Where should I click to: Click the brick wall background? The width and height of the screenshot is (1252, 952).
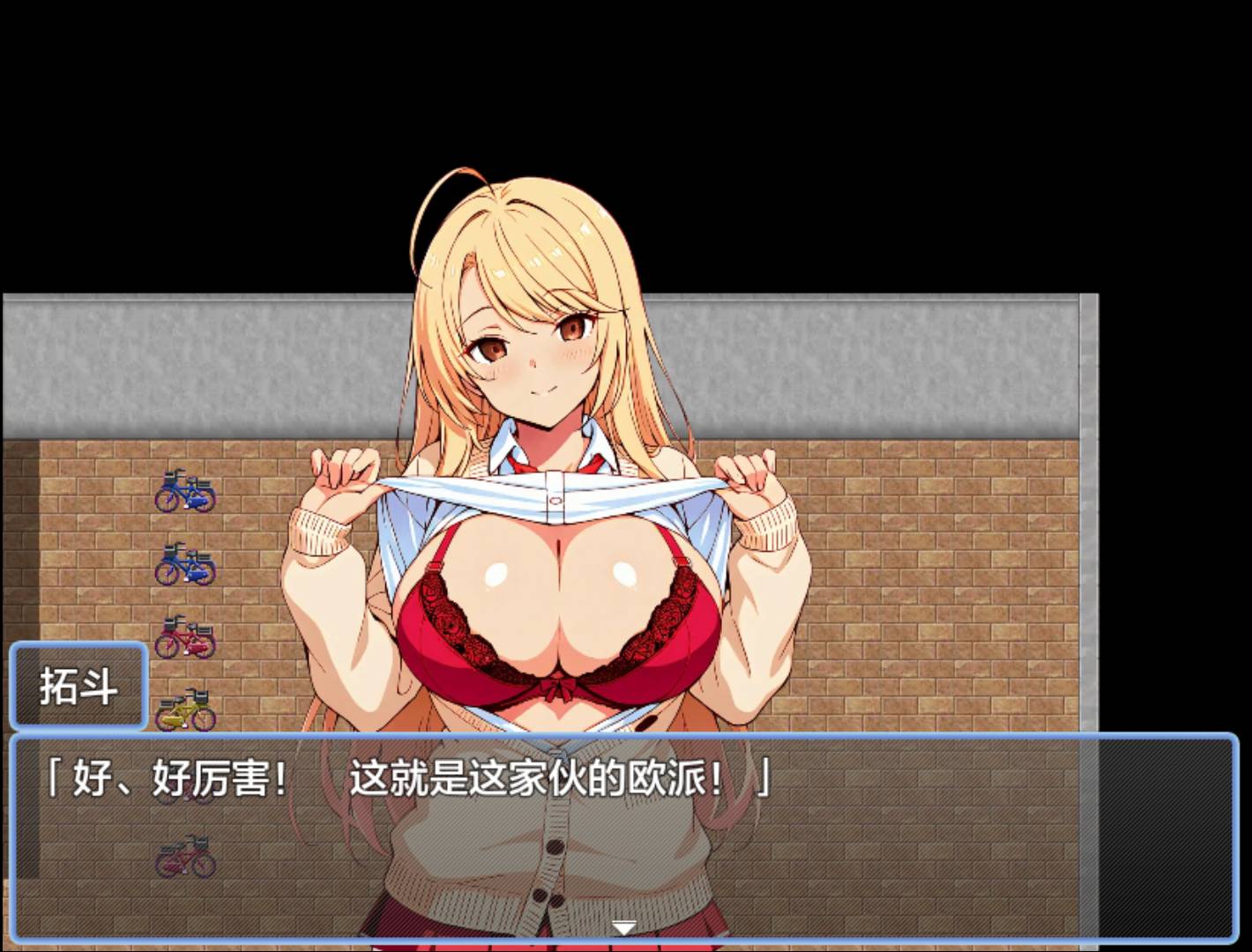point(926,573)
